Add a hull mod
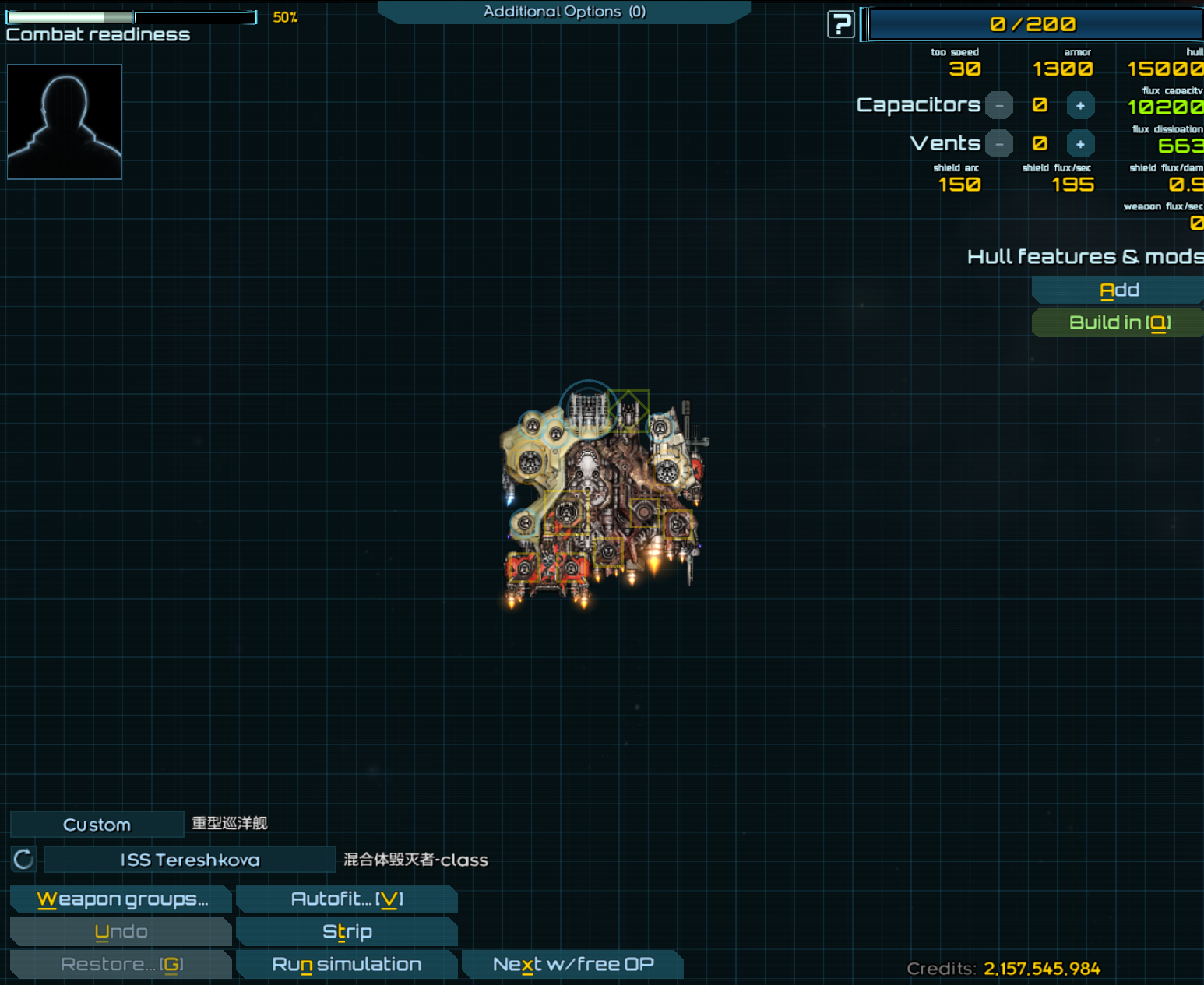The width and height of the screenshot is (1204, 985). [x=1118, y=290]
